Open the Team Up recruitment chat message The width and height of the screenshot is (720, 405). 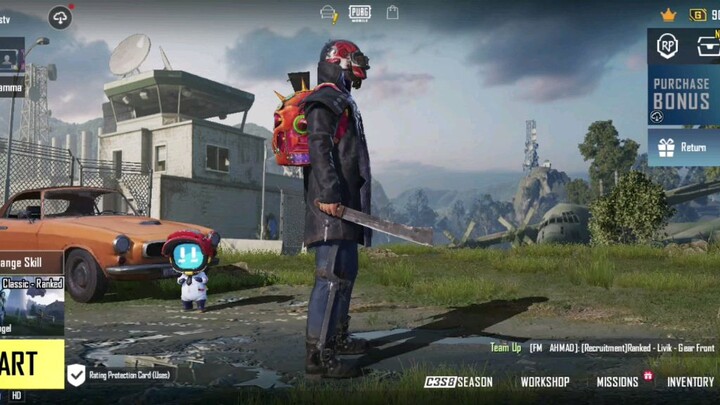[x=602, y=348]
